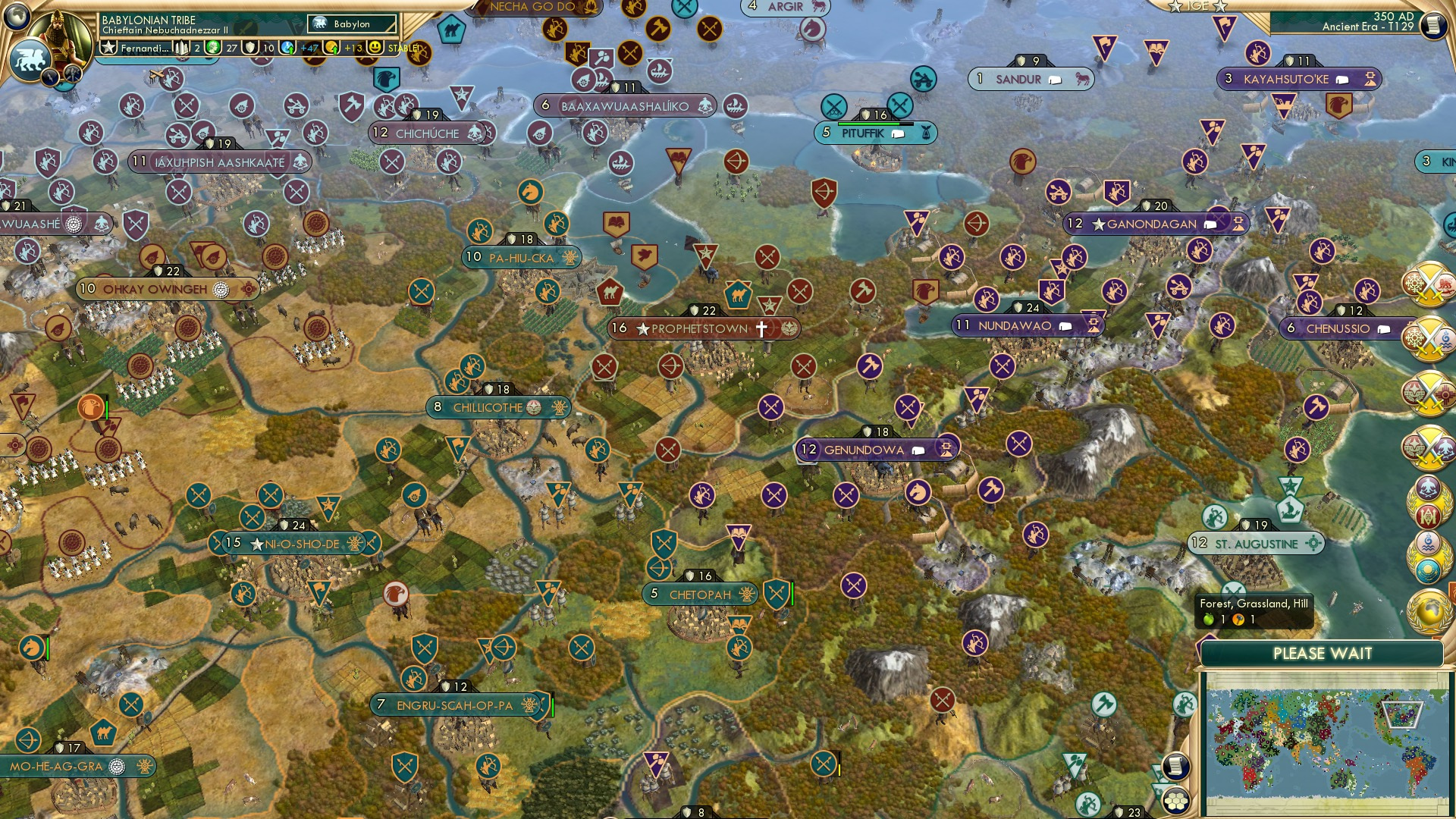Click the Please Wait turn button
Screen dimensions: 1456x819
tap(1322, 654)
